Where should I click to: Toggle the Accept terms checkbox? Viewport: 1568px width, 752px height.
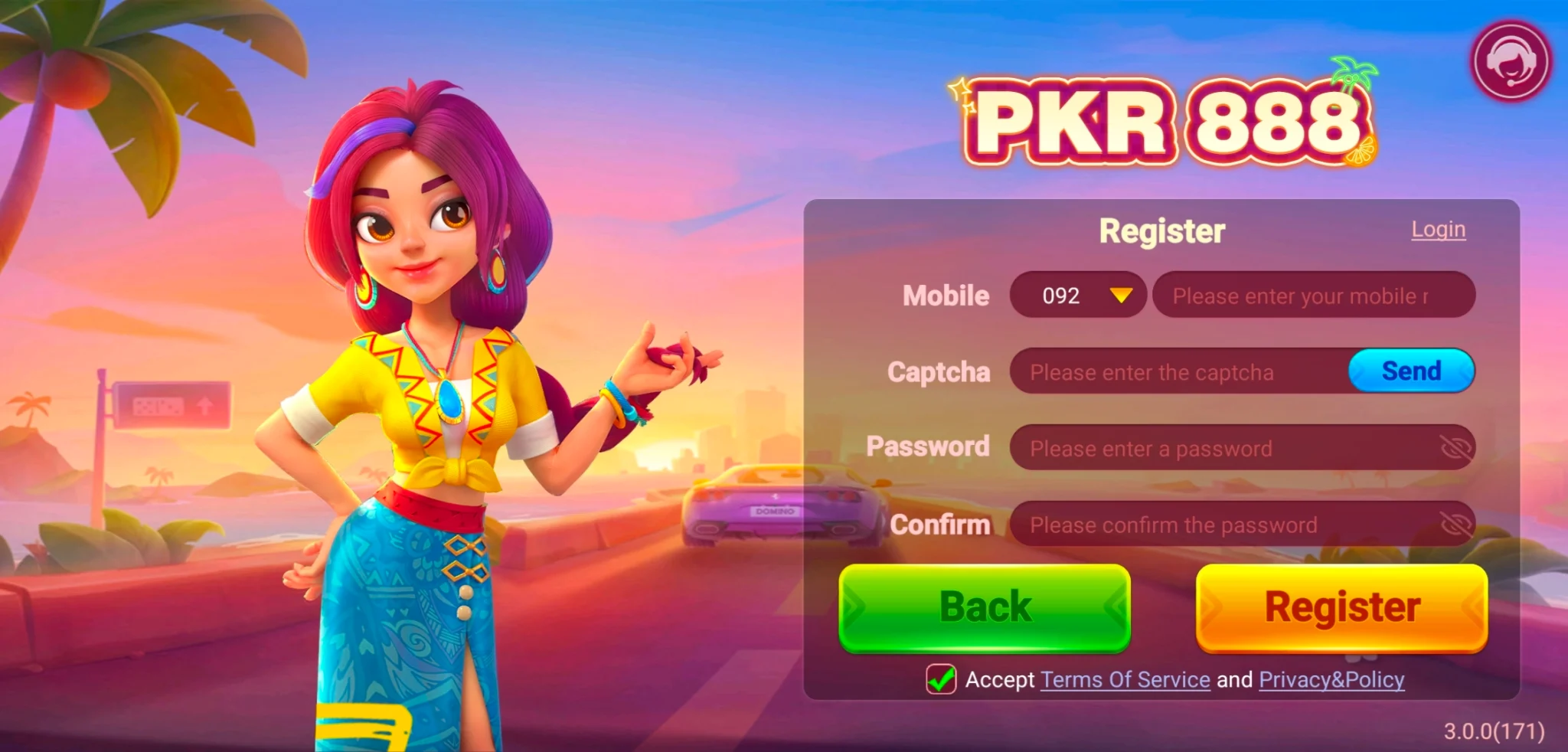[941, 679]
